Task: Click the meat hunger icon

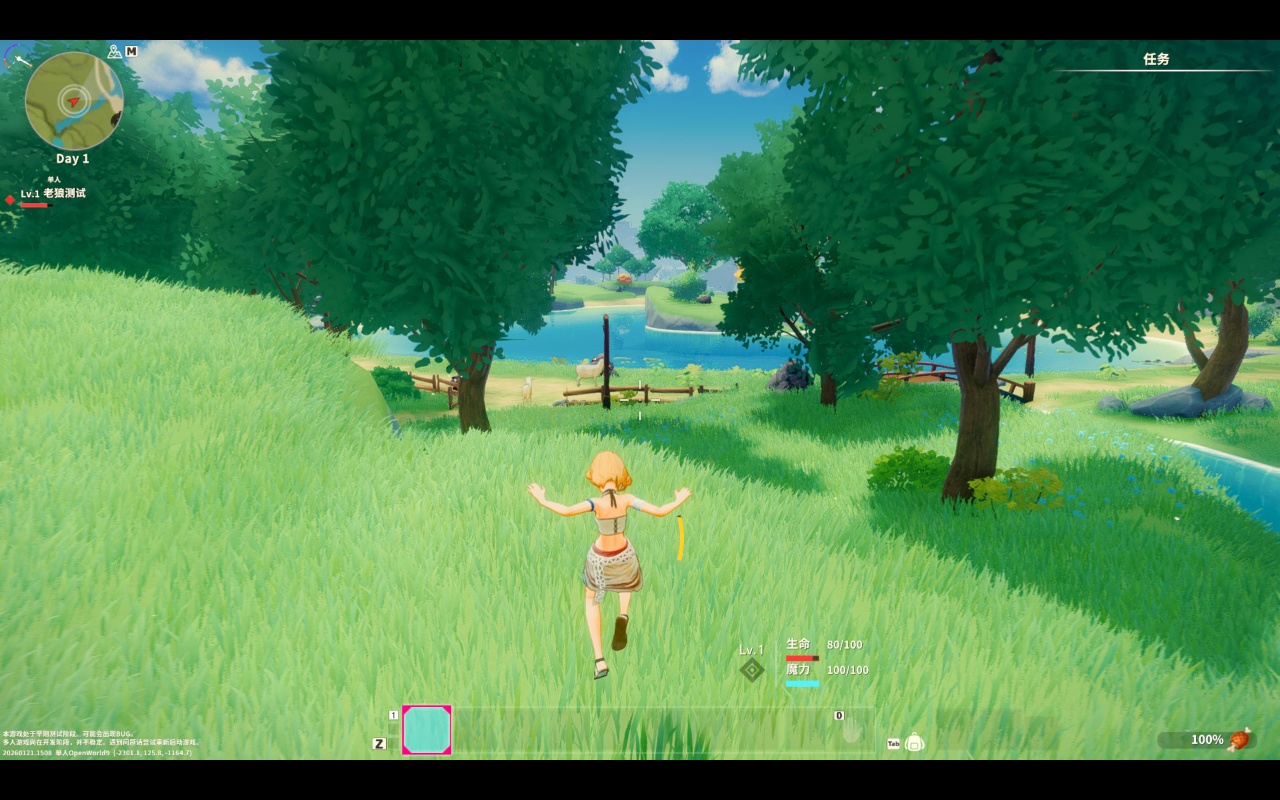Action: [x=1239, y=740]
